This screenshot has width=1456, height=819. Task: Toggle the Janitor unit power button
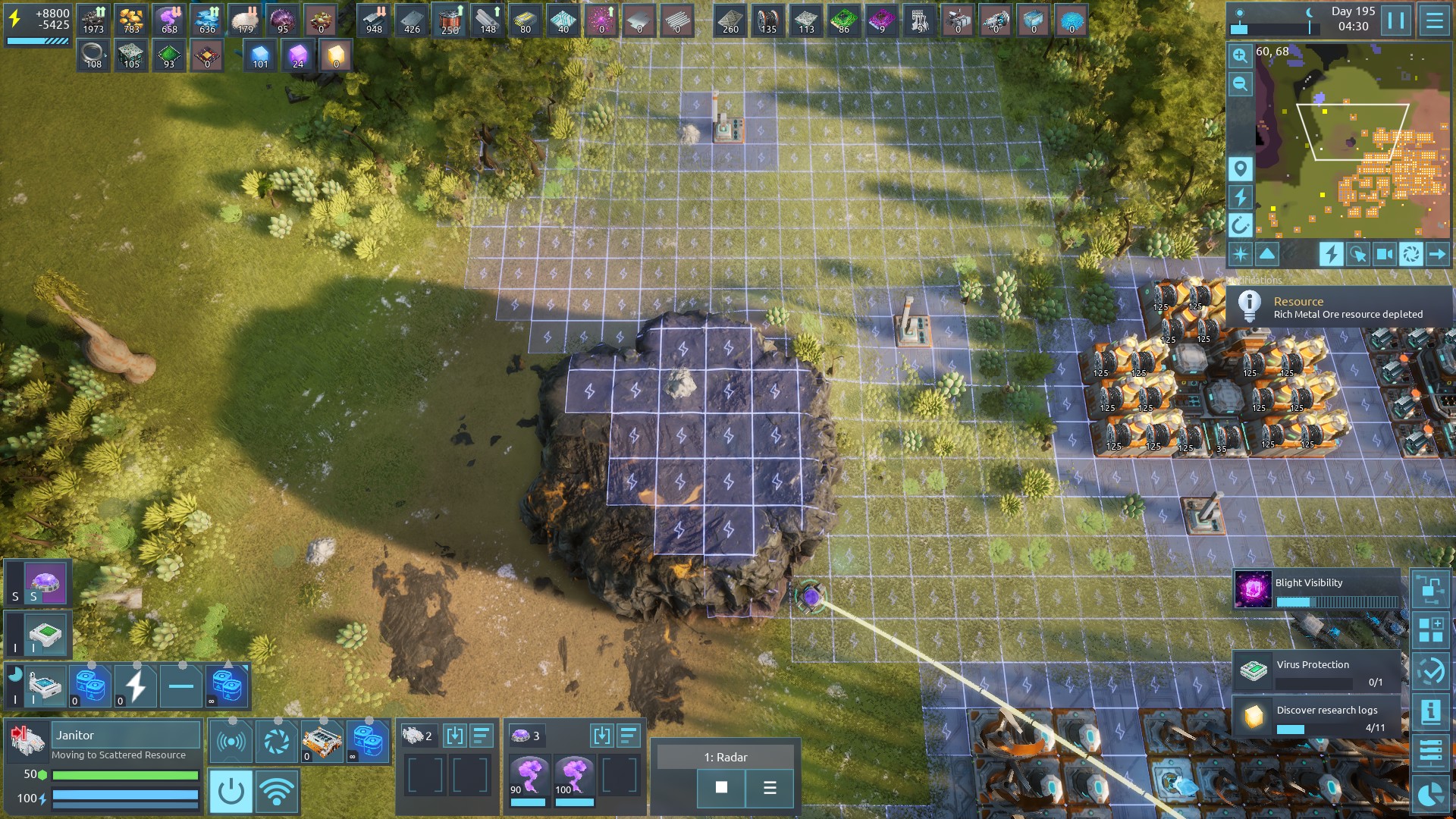[231, 791]
